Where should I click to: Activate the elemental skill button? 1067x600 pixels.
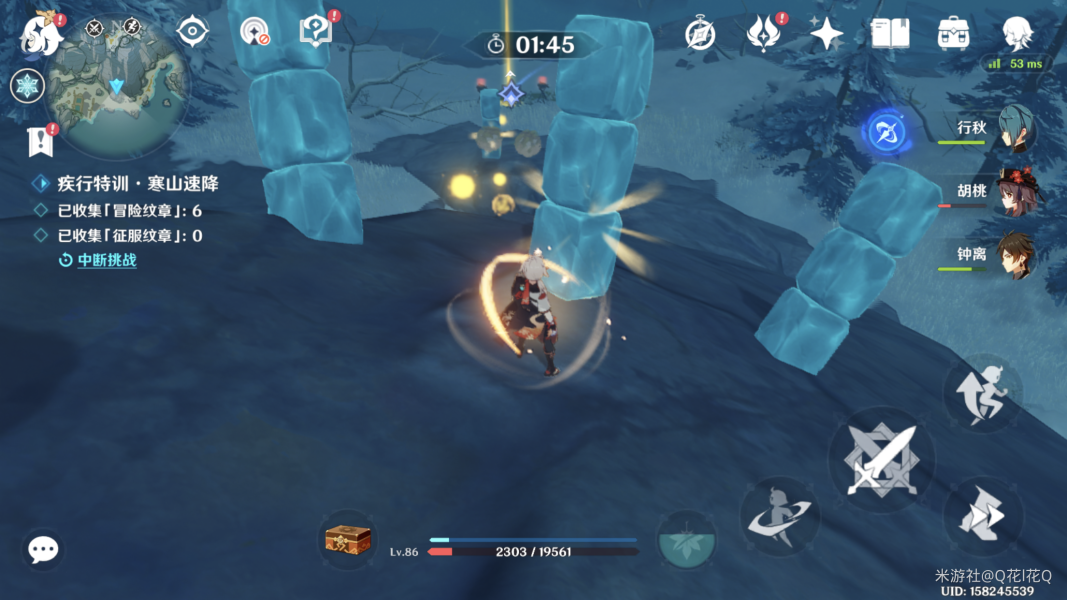(780, 516)
